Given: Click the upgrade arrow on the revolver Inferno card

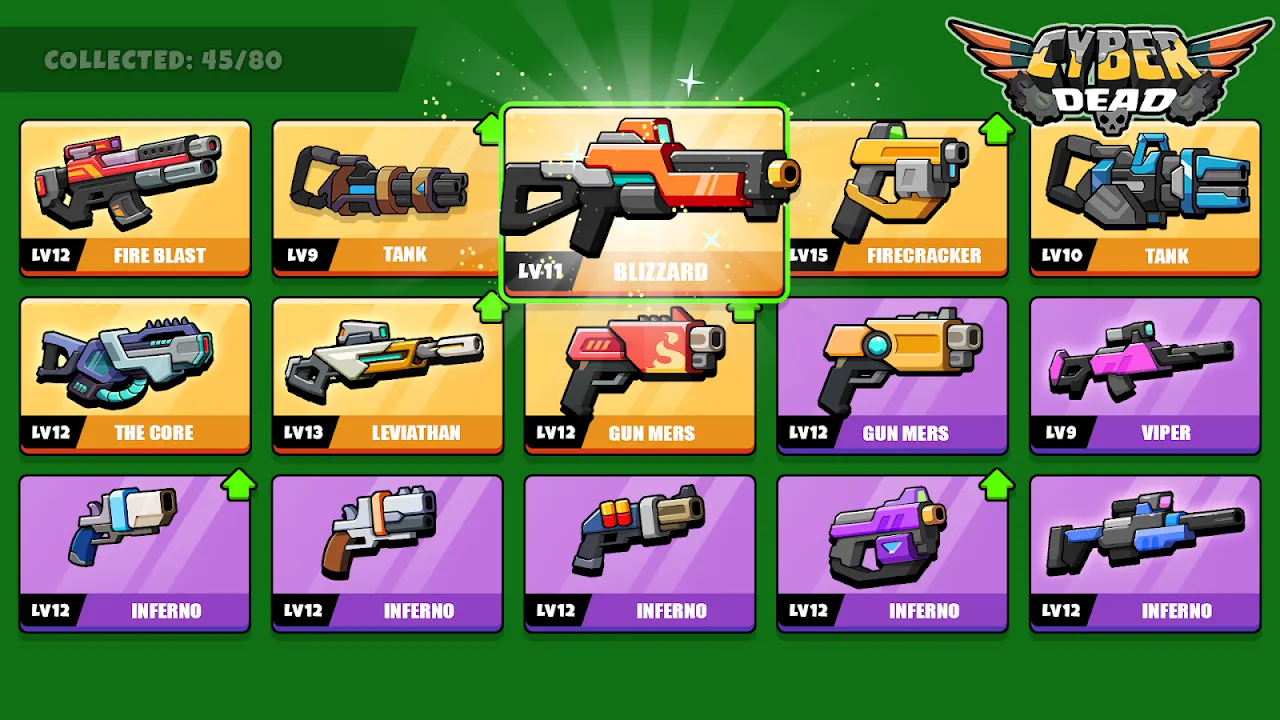Looking at the screenshot, I should pos(237,483).
